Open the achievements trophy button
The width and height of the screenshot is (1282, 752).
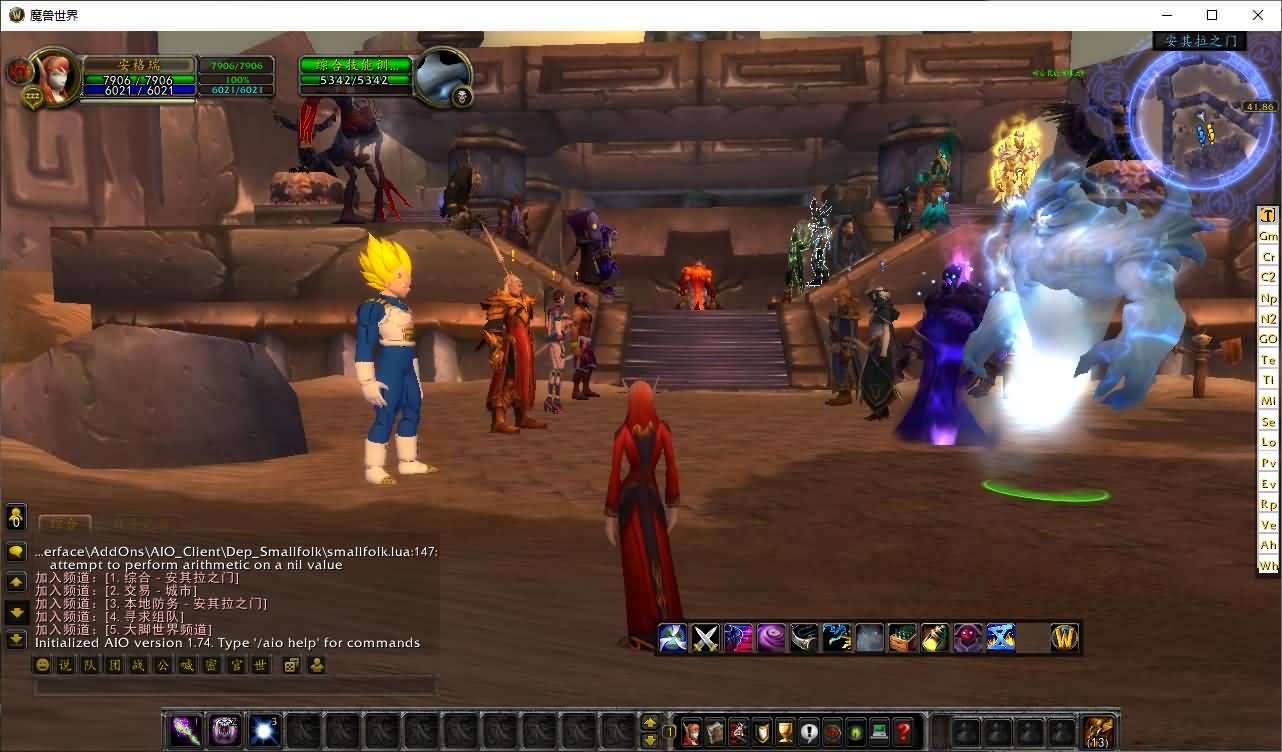786,731
